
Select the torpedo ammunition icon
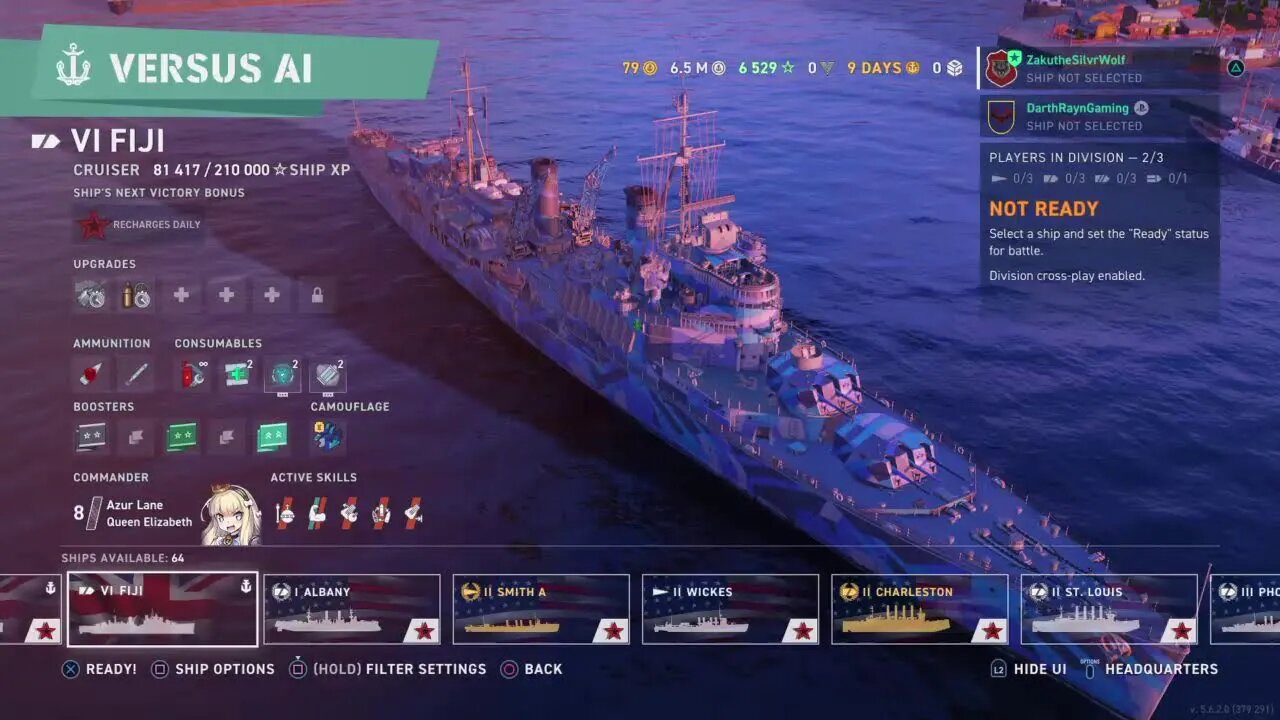click(136, 375)
